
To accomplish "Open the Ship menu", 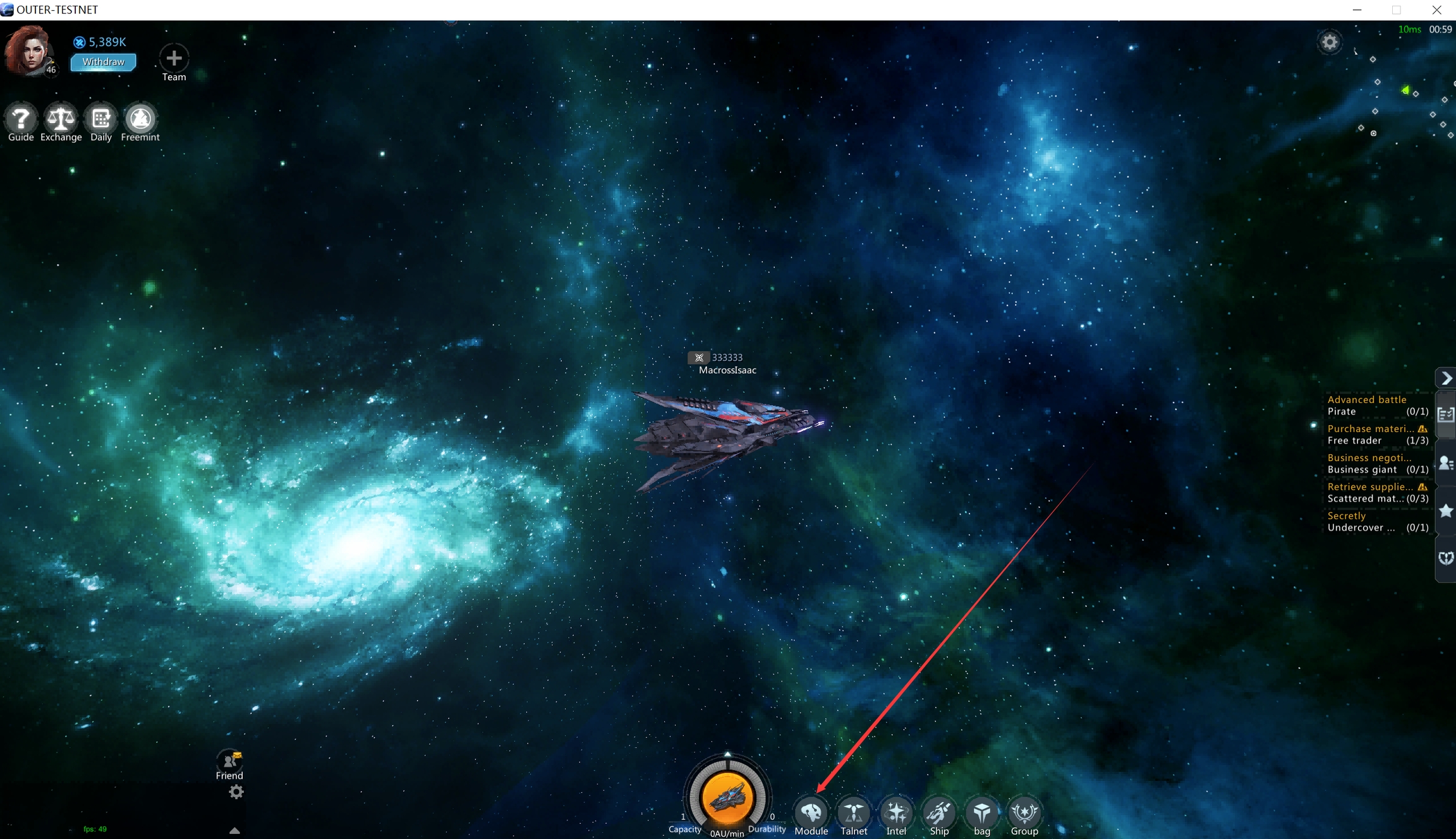I will pyautogui.click(x=939, y=813).
